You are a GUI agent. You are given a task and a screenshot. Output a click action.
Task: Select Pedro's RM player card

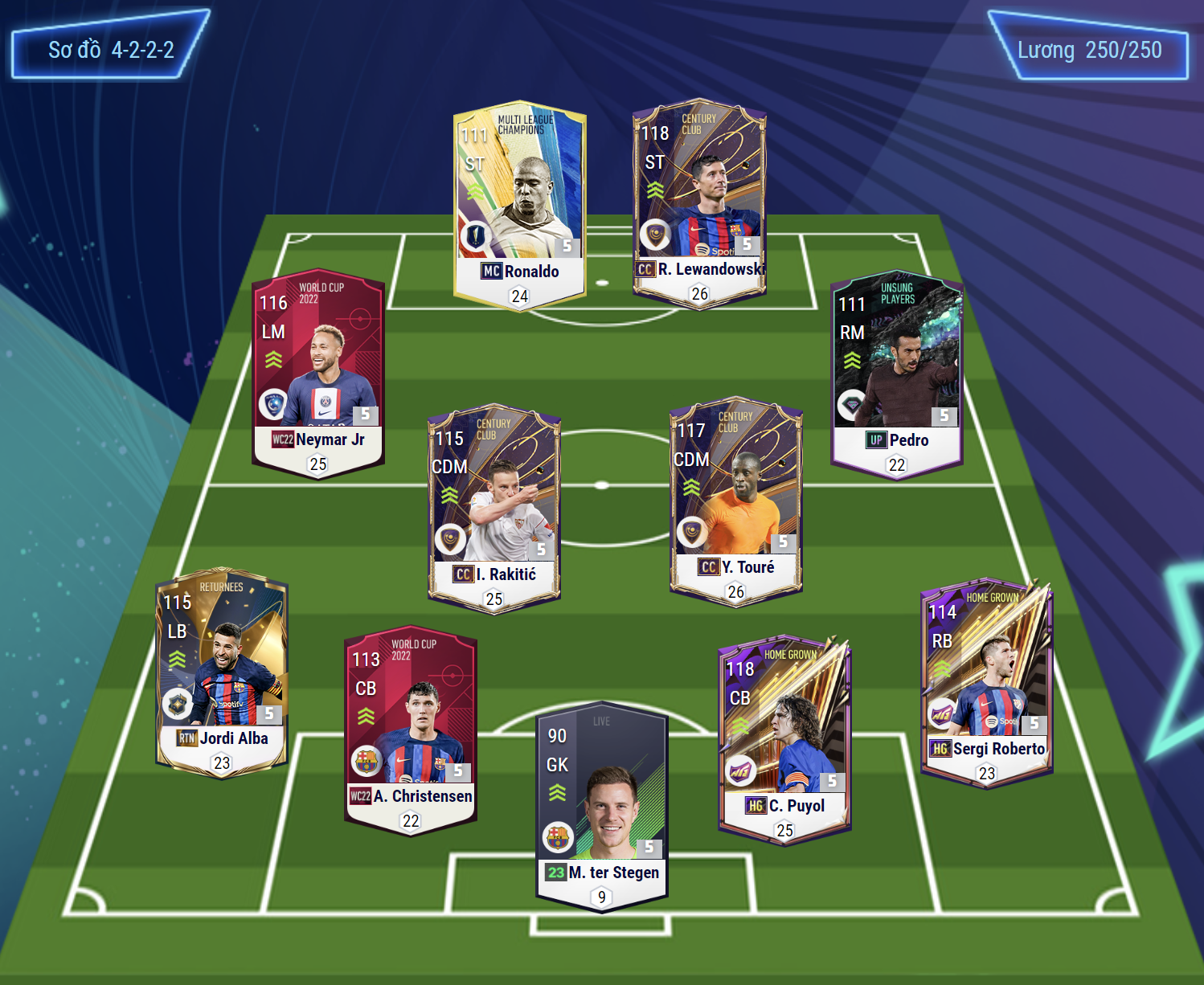click(896, 374)
